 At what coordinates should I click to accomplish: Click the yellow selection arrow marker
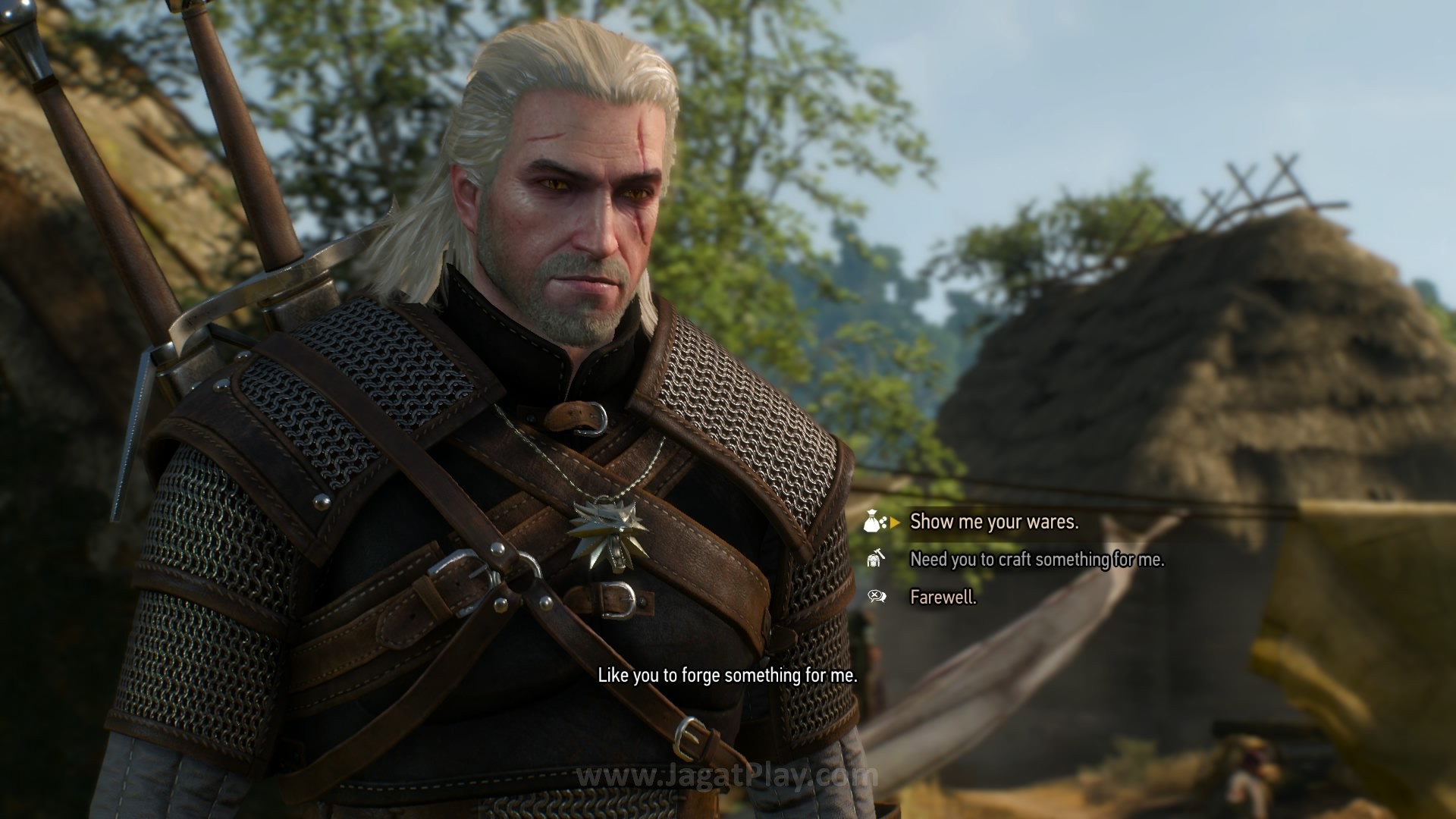click(894, 522)
